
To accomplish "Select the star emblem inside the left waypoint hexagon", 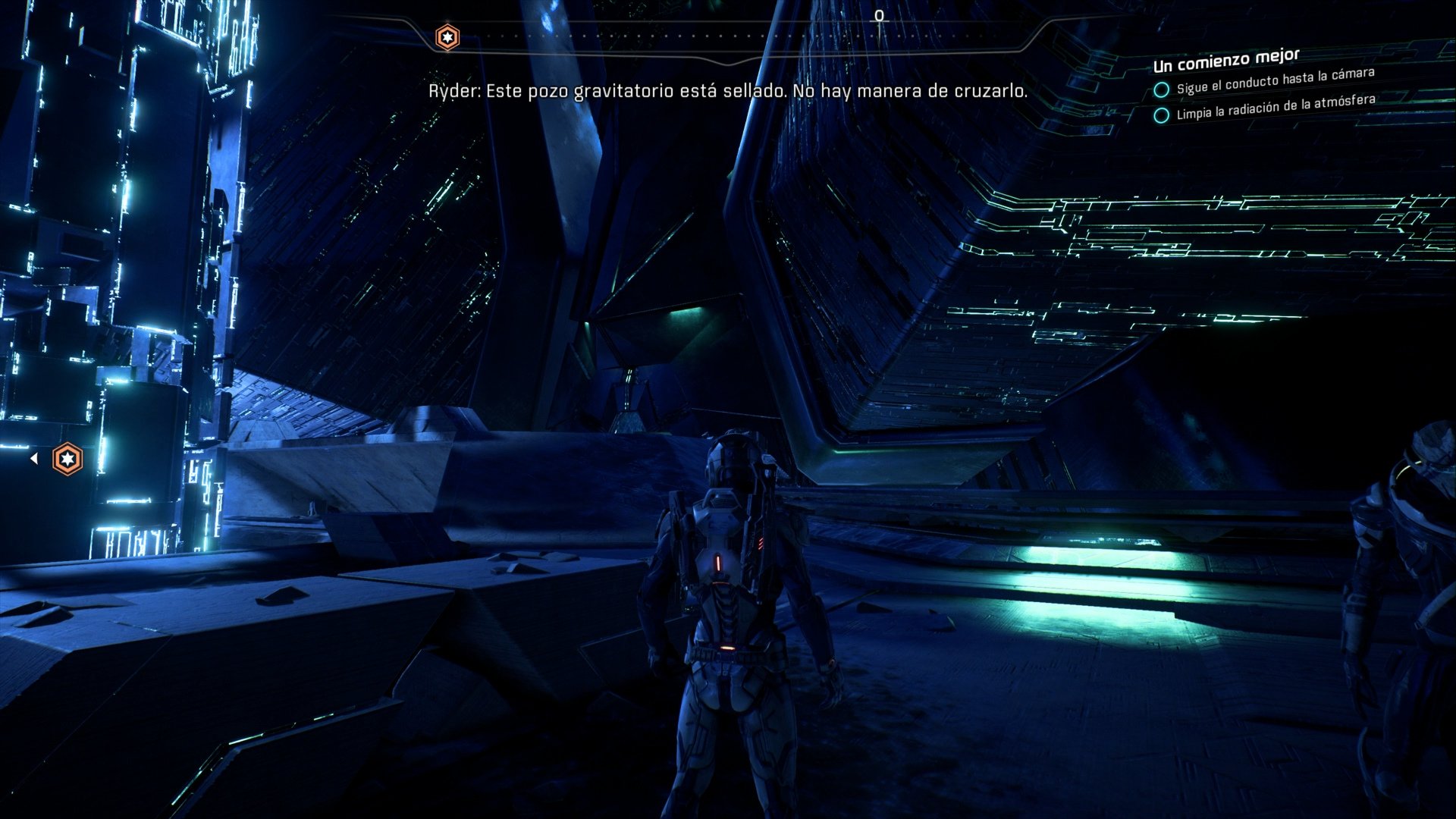I will (67, 458).
